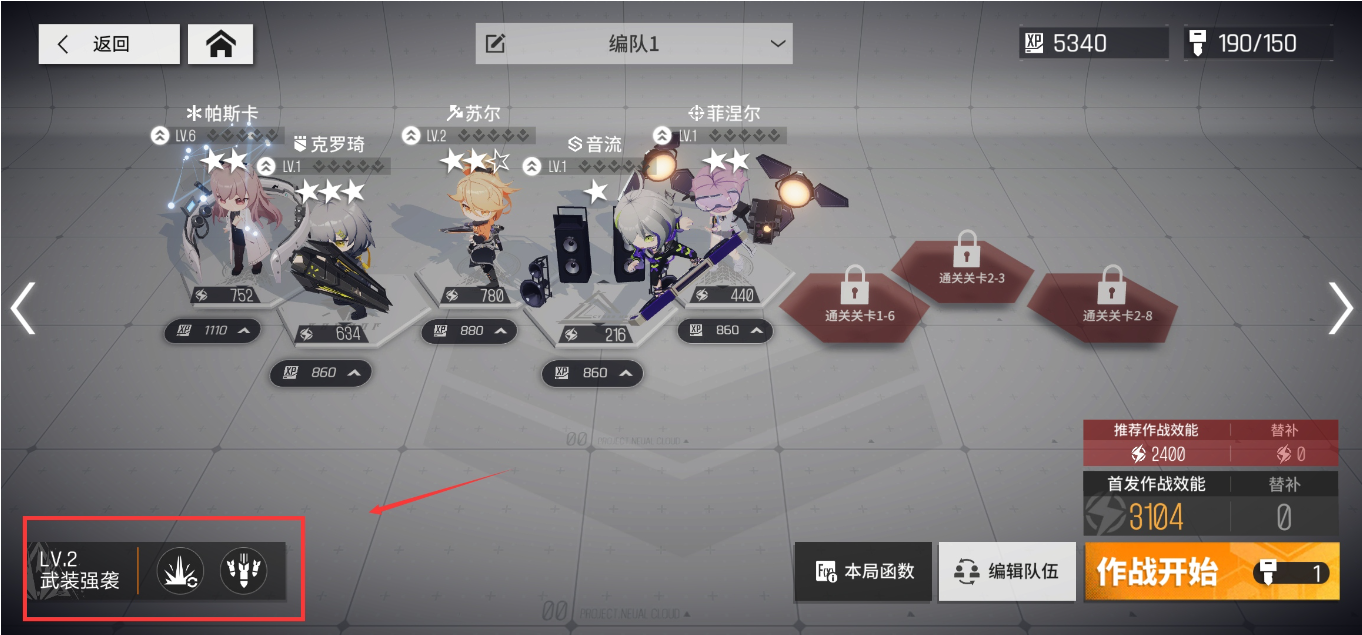Select the 克罗琦 unit name tag
Image resolution: width=1362 pixels, height=635 pixels.
pos(328,144)
